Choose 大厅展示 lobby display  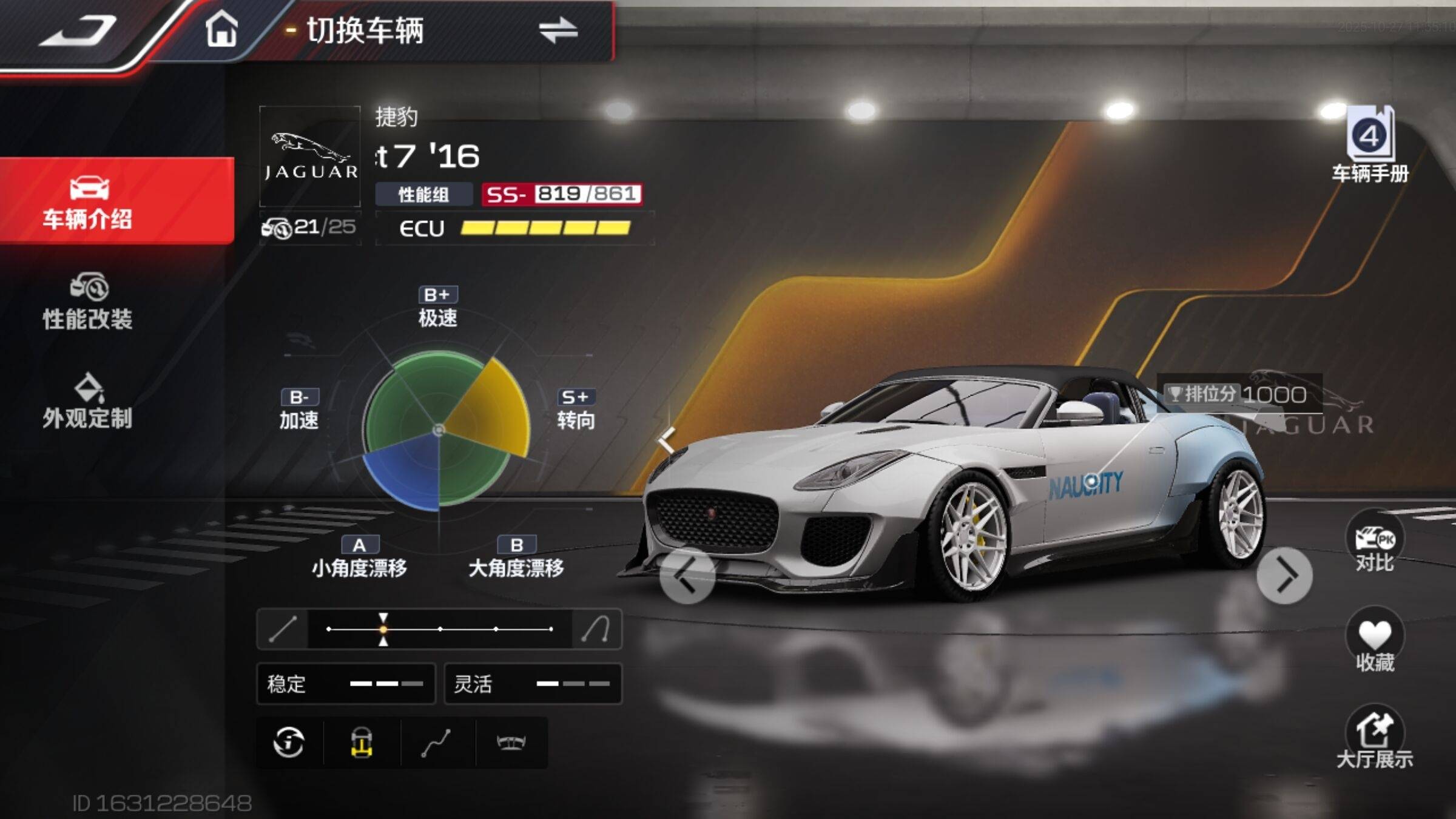(1375, 740)
